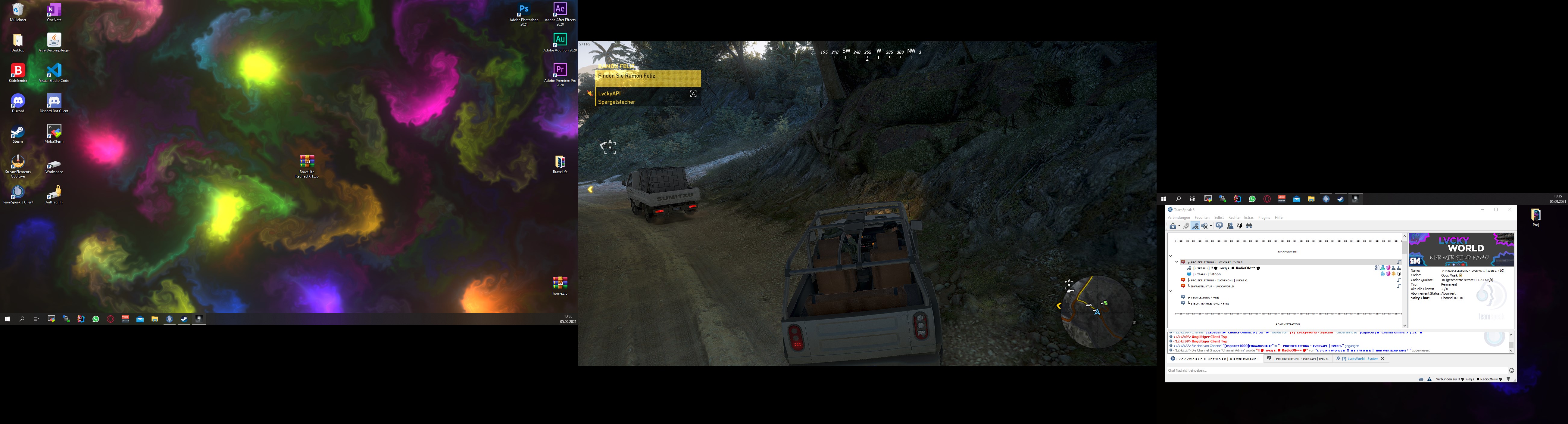Click the muted speaker icon beside LvckyAPI
The image size is (1568, 424).
tap(589, 94)
